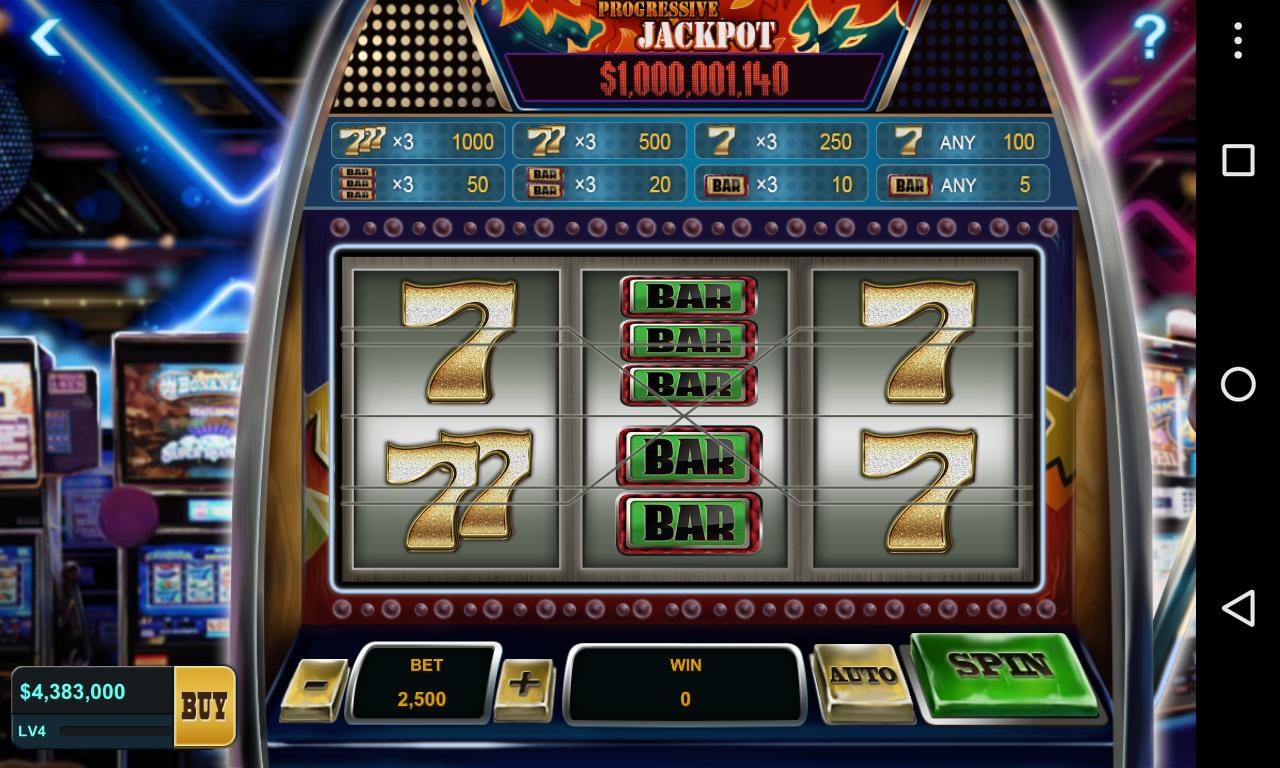Select the double 7 paytable entry

pyautogui.click(x=599, y=140)
